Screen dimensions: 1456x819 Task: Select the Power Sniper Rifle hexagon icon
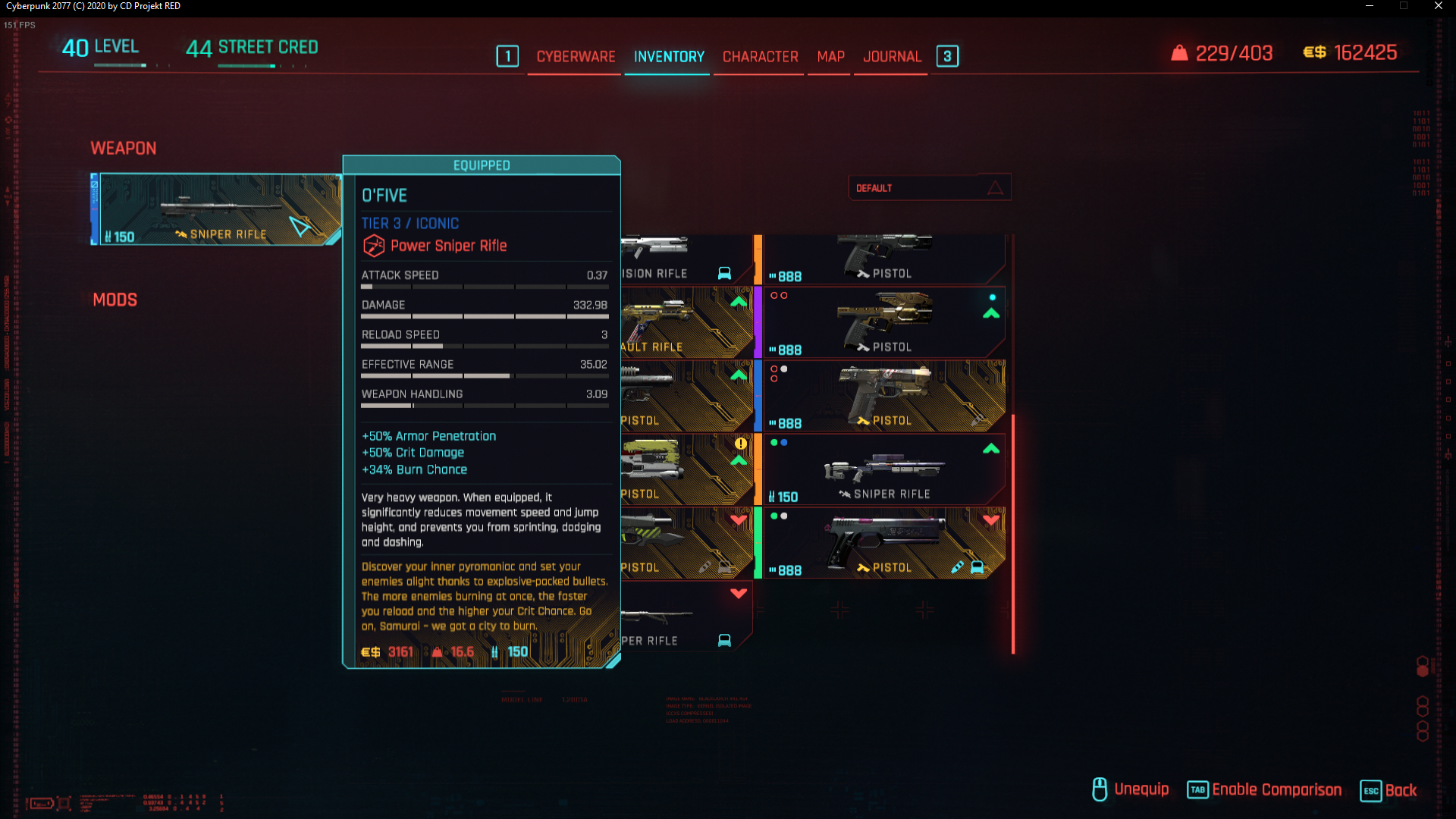tap(372, 246)
